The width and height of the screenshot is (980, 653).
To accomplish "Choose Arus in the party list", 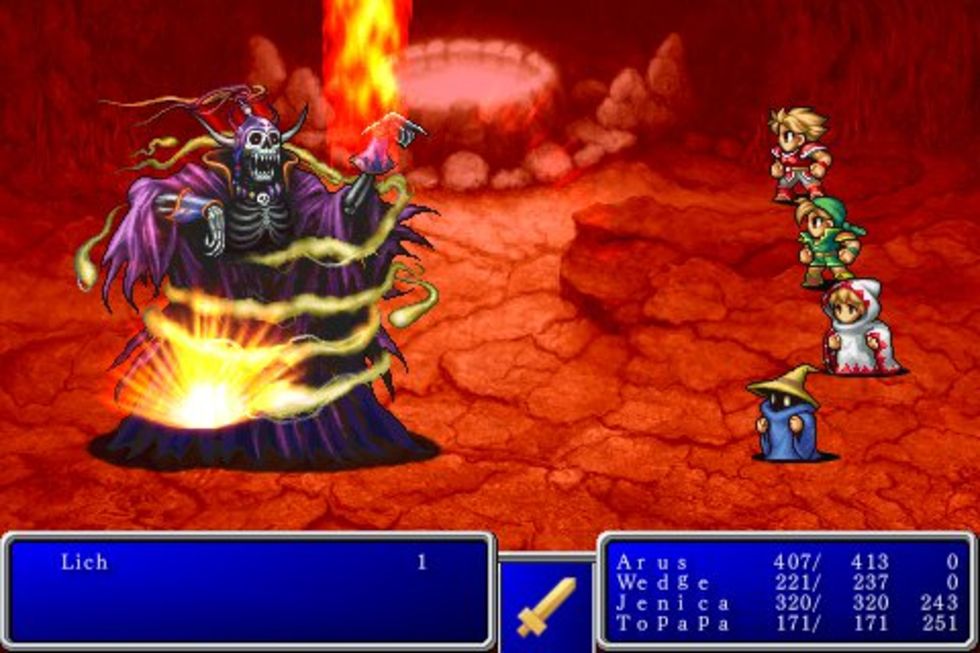I will (x=654, y=561).
